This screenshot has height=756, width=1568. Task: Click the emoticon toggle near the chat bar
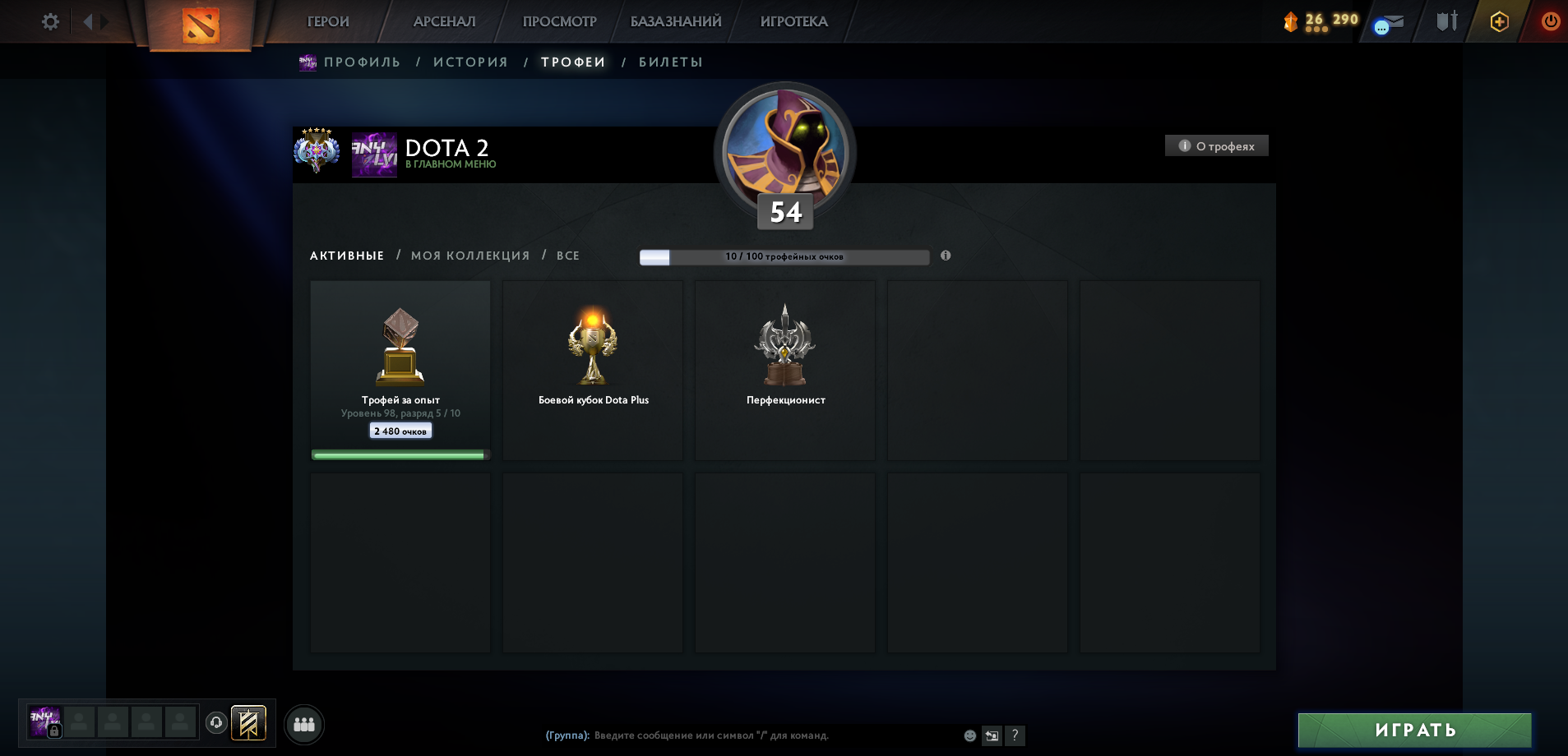(x=970, y=736)
